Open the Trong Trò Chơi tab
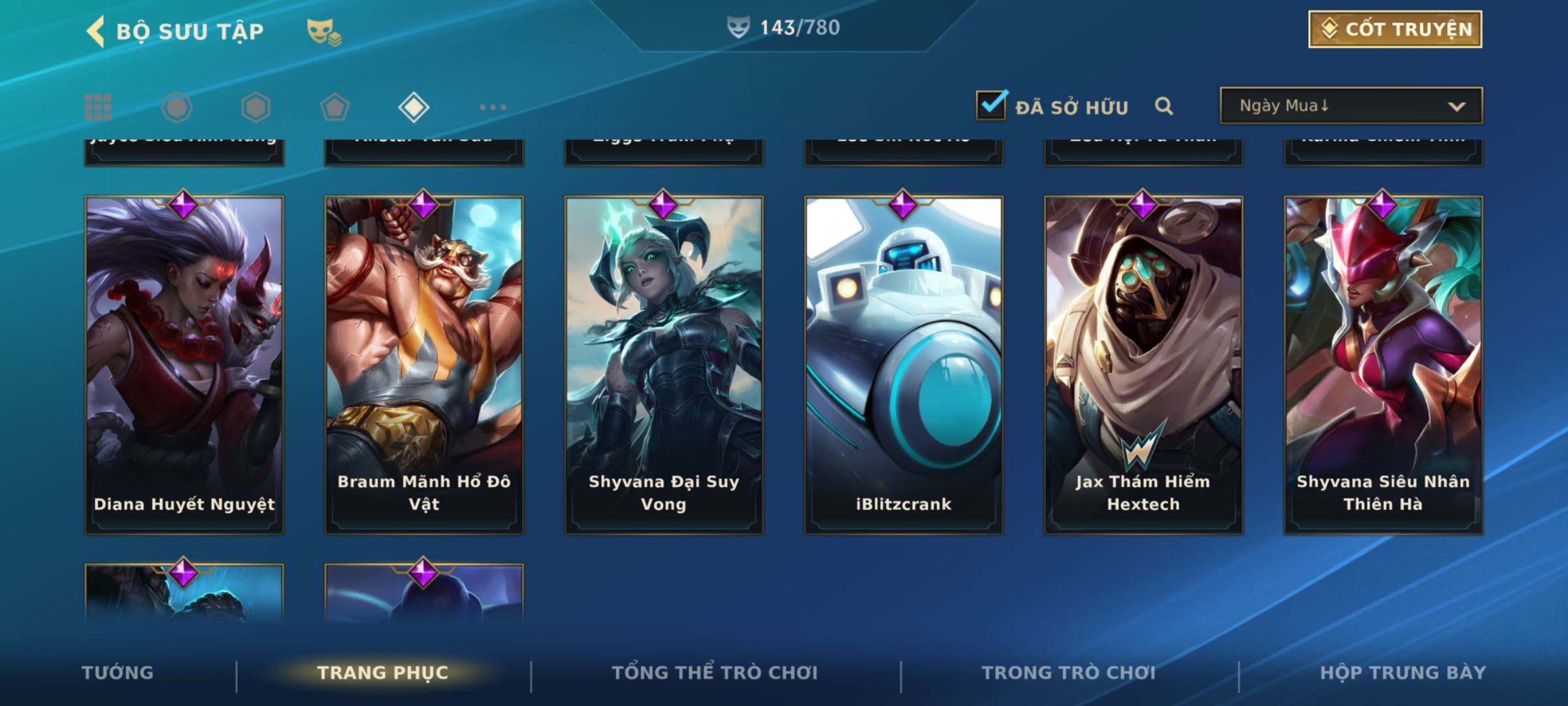 1069,673
